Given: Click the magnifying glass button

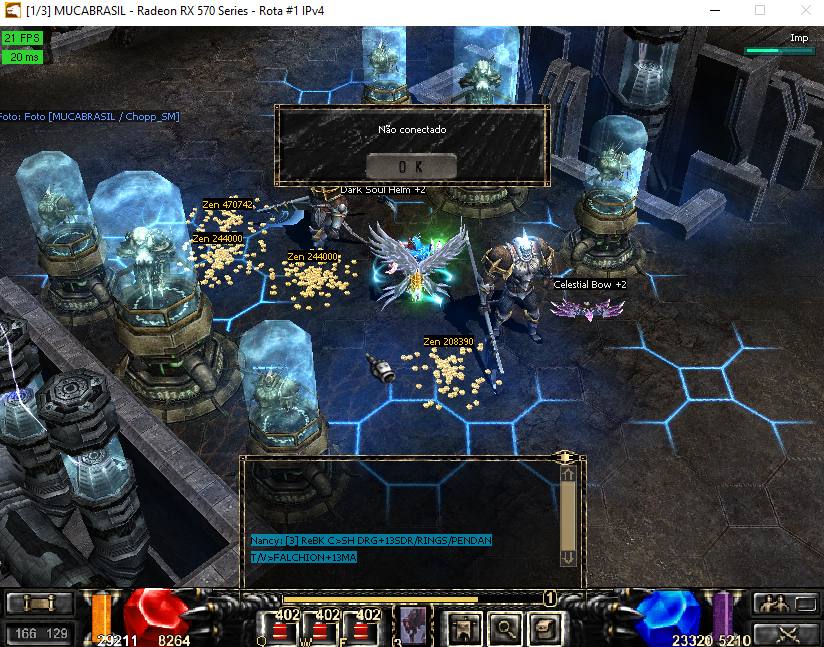Looking at the screenshot, I should tap(506, 628).
